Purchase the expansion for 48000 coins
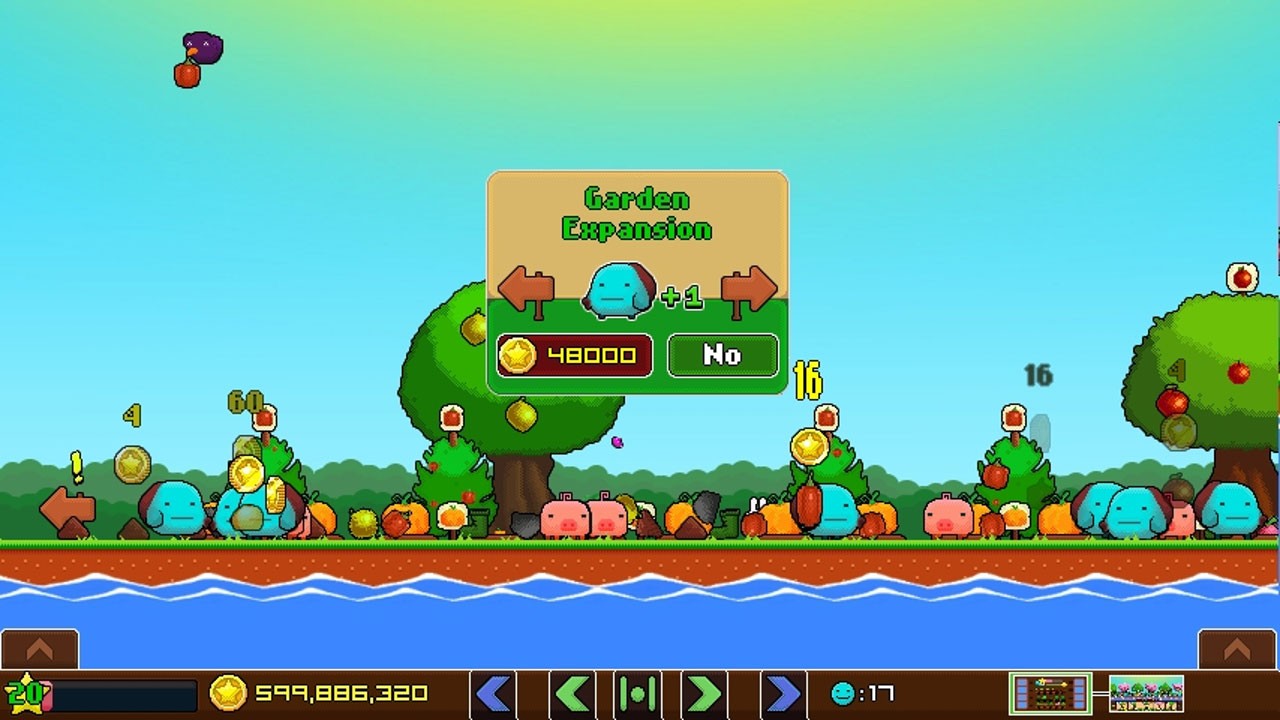Screen dimensions: 1280x720 click(574, 354)
